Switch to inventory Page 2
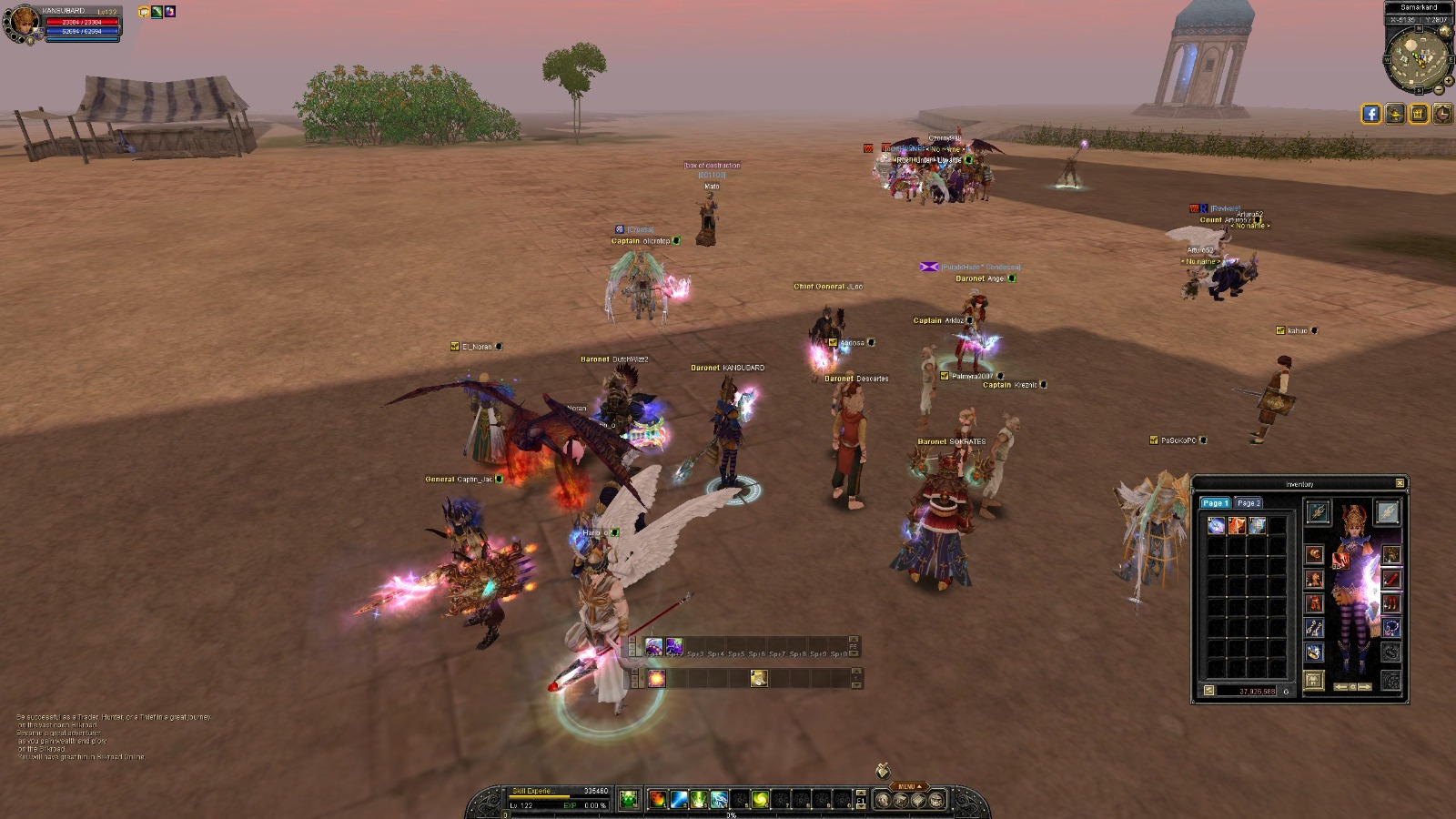This screenshot has width=1456, height=819. coord(1248,503)
